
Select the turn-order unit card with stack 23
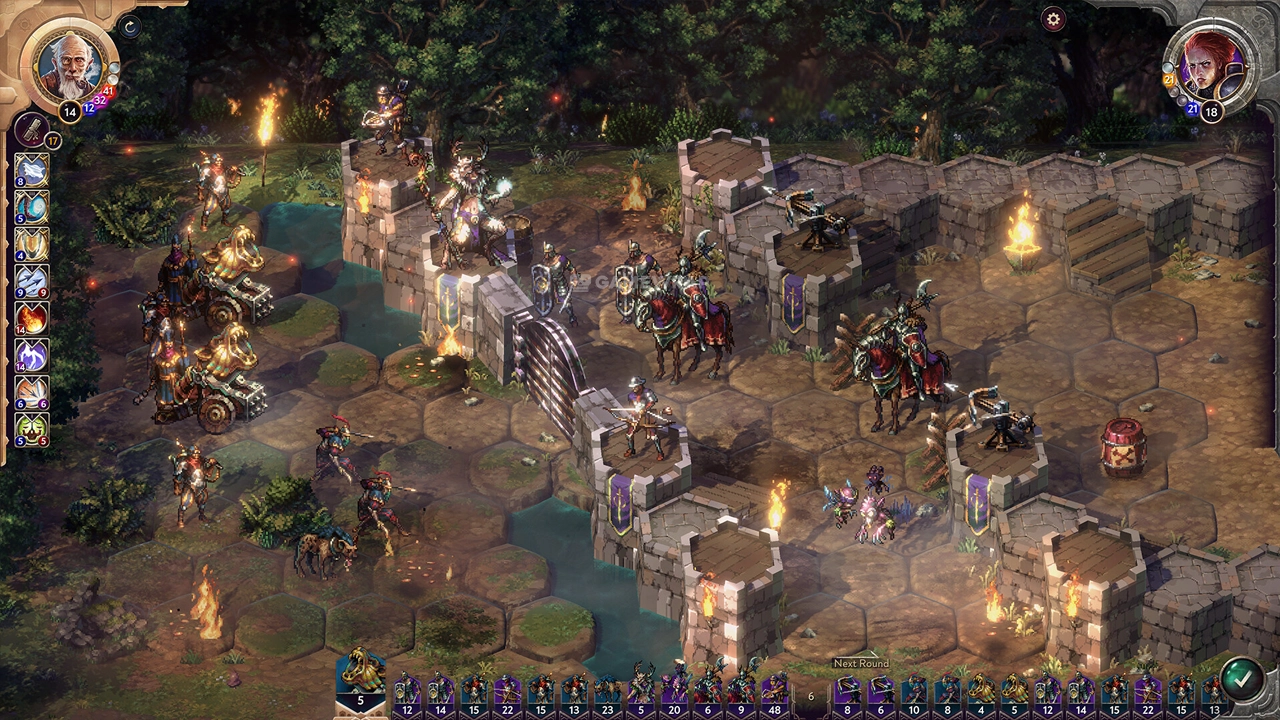(x=607, y=690)
